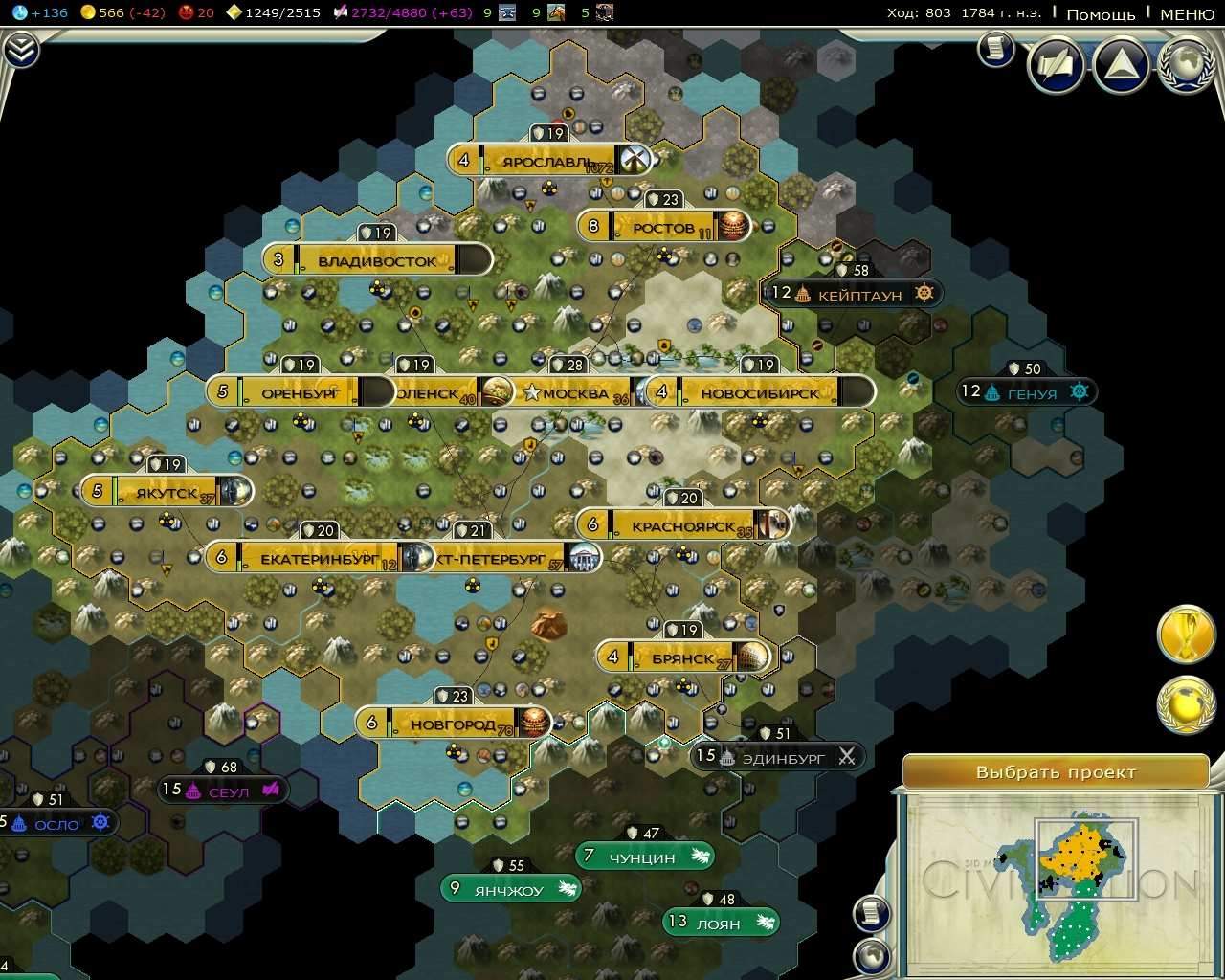Click the golden age diamond counter 1249/2515

click(233, 13)
